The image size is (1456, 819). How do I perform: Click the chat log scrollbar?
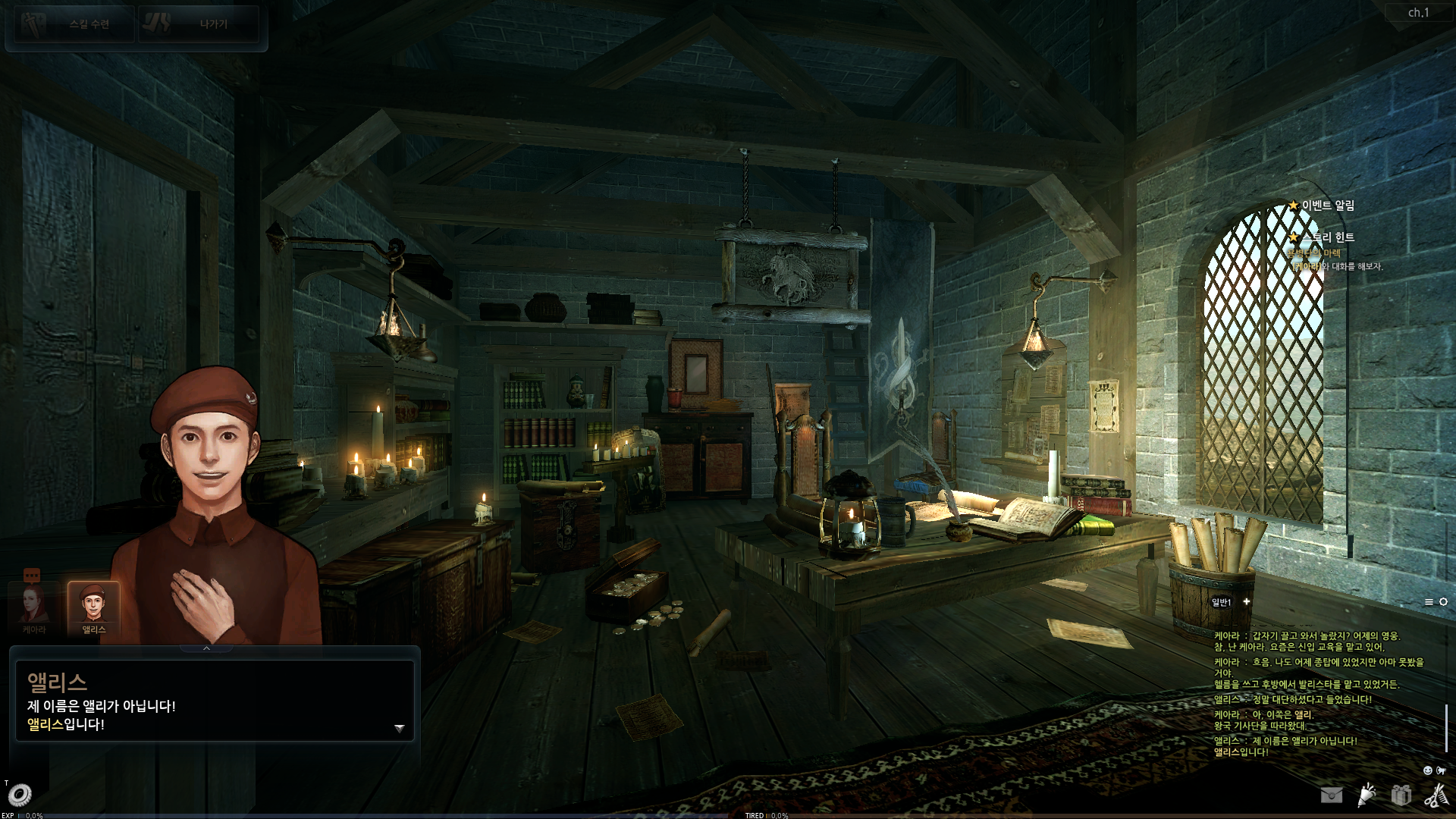click(x=1446, y=728)
